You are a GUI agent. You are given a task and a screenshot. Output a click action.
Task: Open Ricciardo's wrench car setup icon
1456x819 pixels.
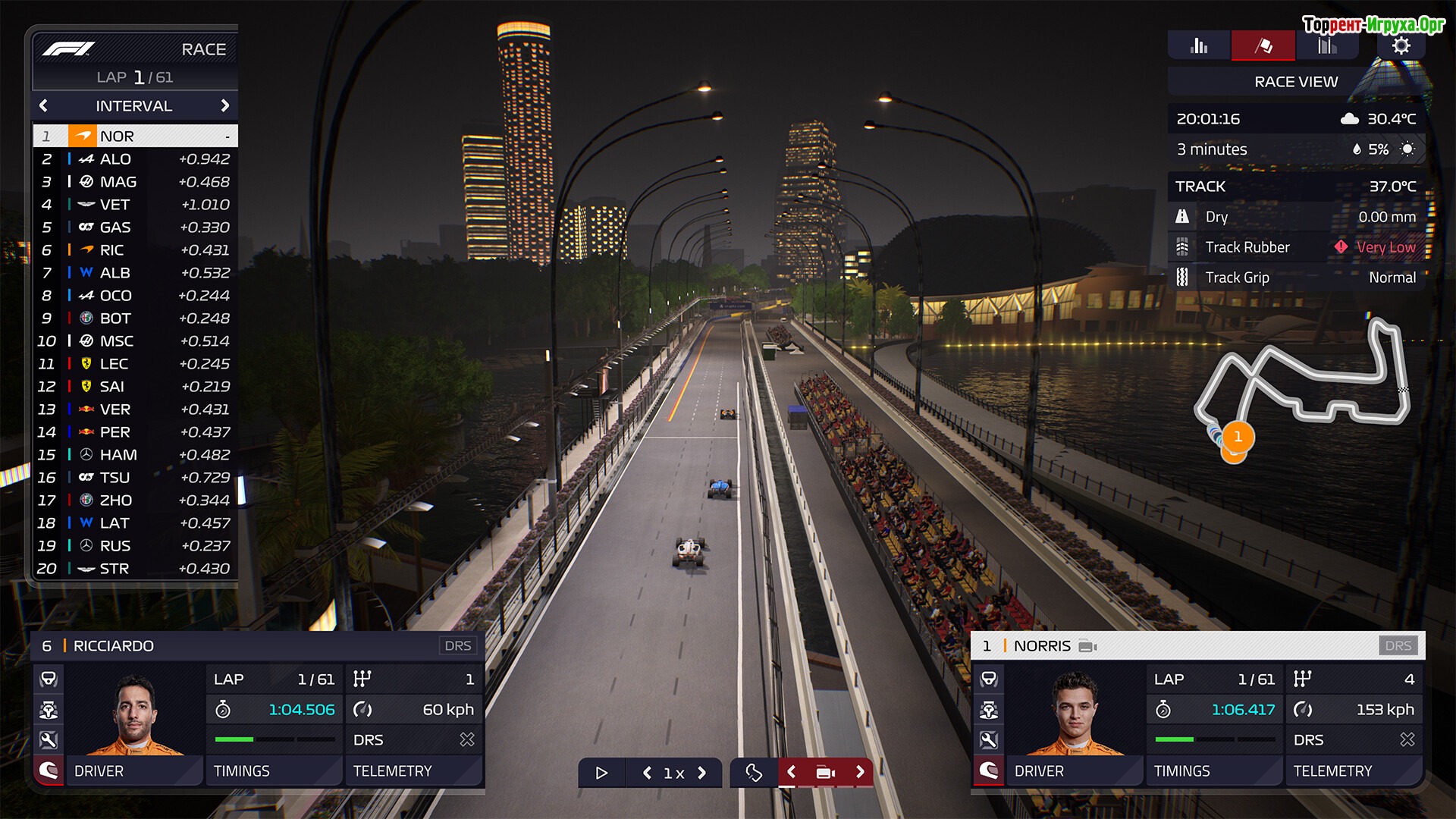(49, 740)
